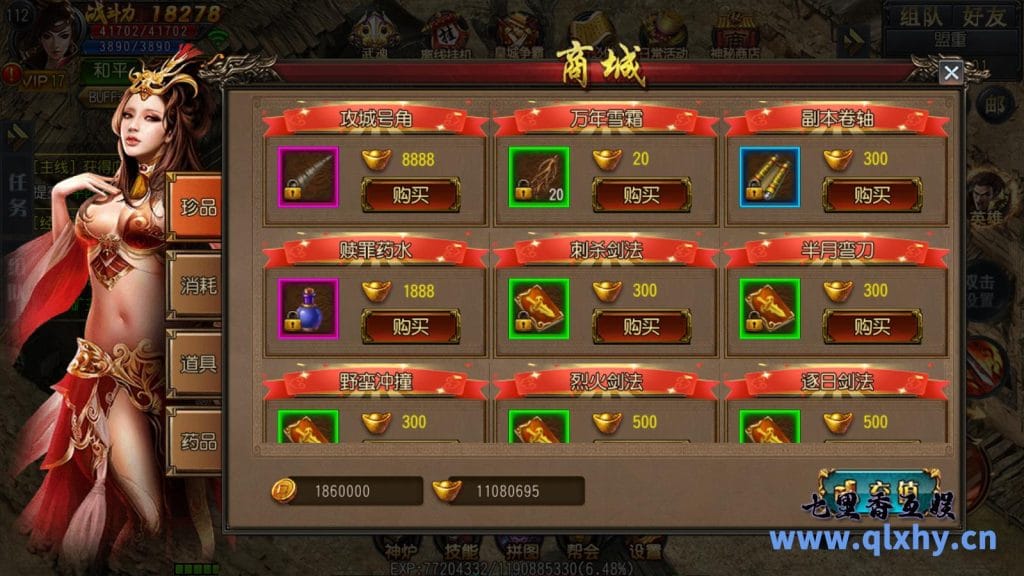Viewport: 1024px width, 576px height.
Task: Buy the 刺杀剑法 skill book
Action: point(641,326)
